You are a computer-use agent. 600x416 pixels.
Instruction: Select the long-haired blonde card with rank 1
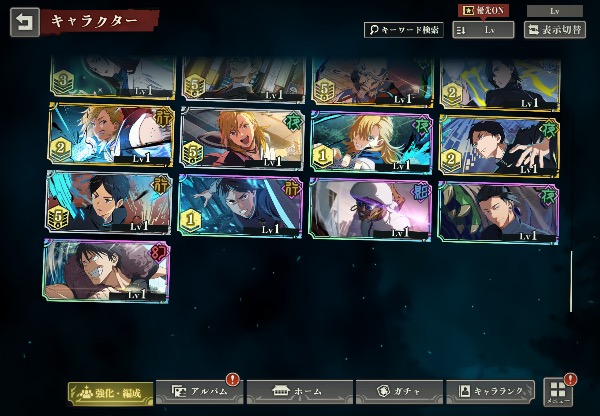point(370,142)
